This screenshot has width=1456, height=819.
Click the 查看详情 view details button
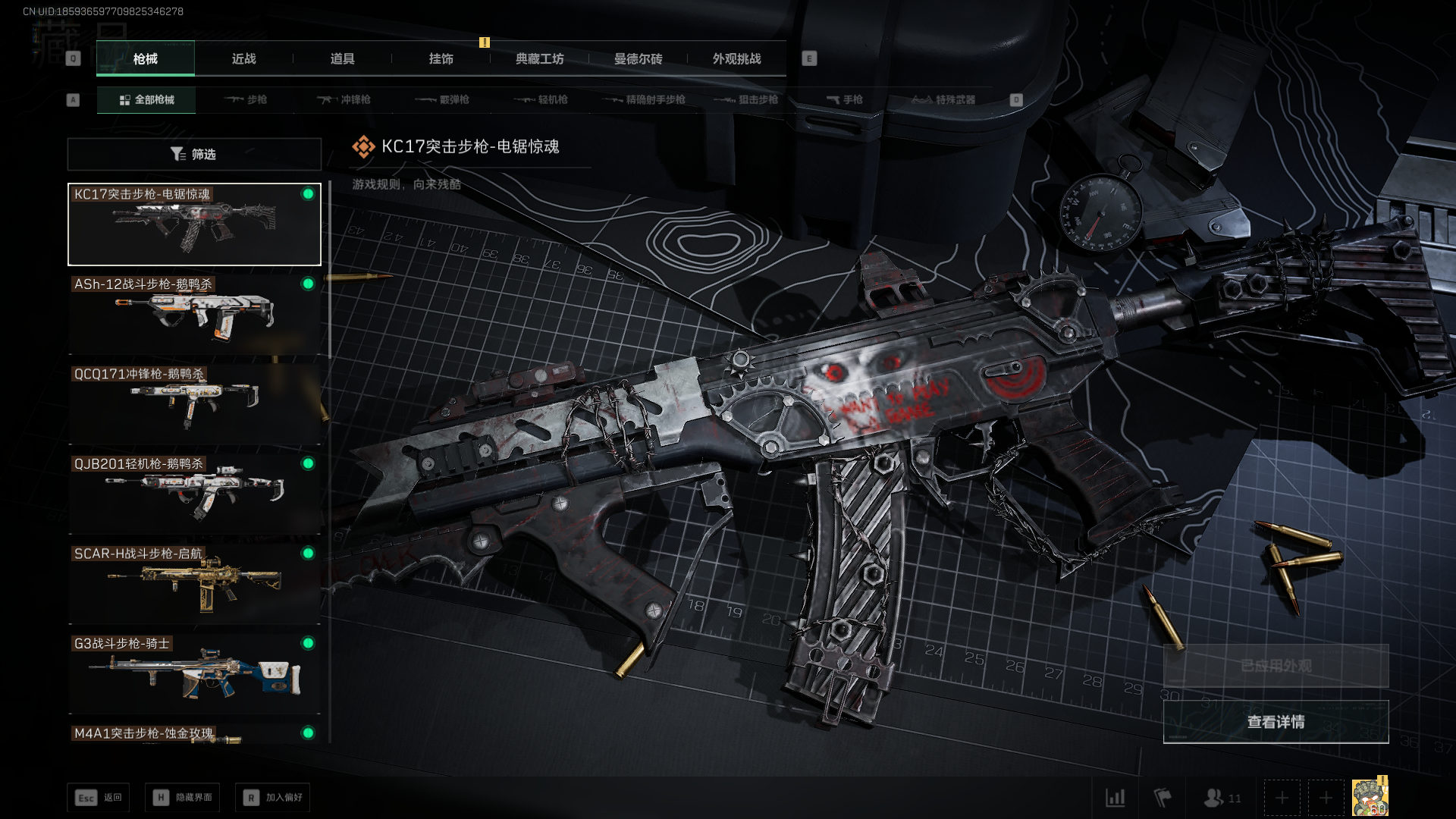(1276, 722)
